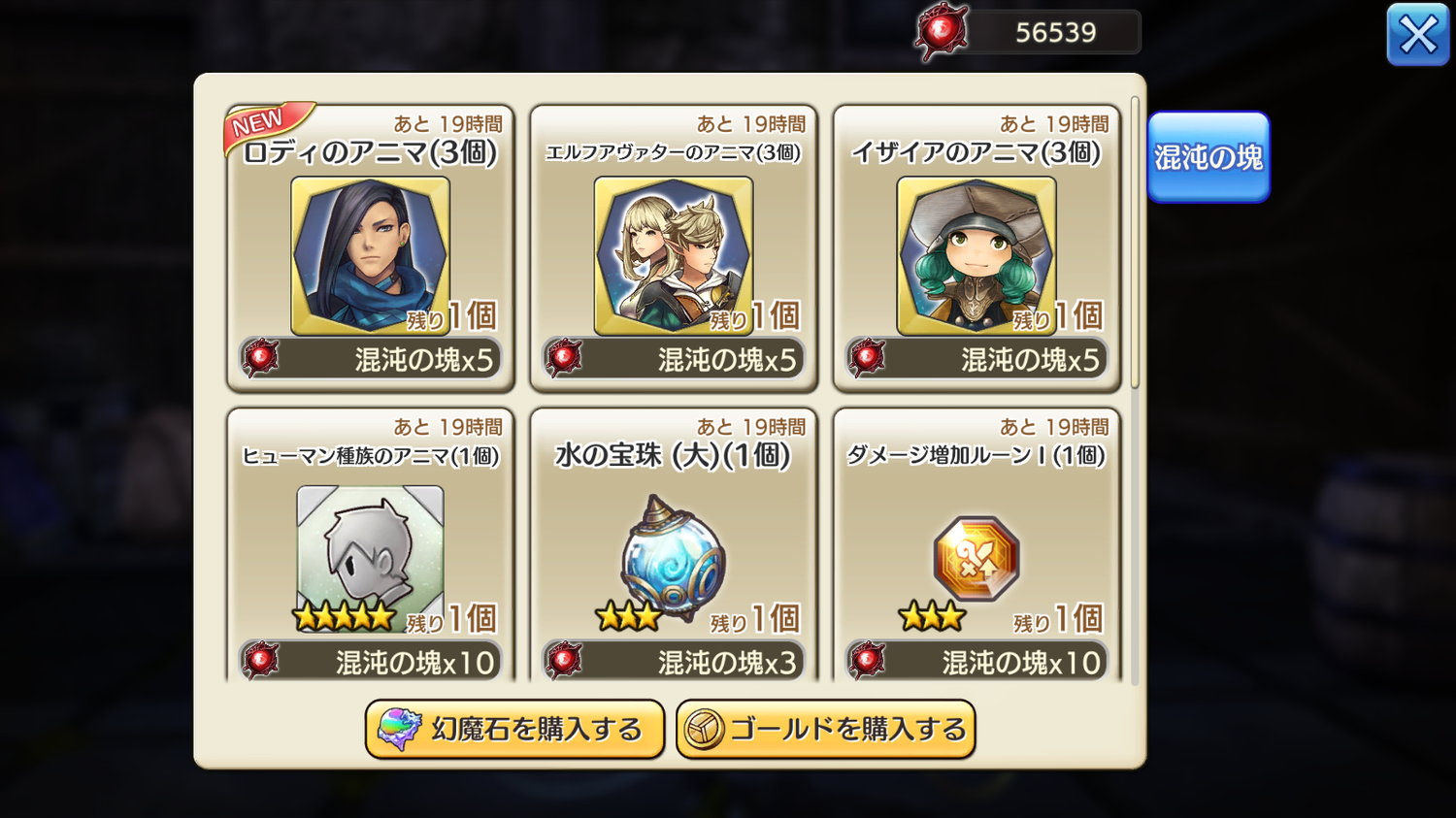Screen dimensions: 1456x818
Task: Buy ヒューマン種族のアニマ for 10 混沌の塊
Action: coord(371,662)
